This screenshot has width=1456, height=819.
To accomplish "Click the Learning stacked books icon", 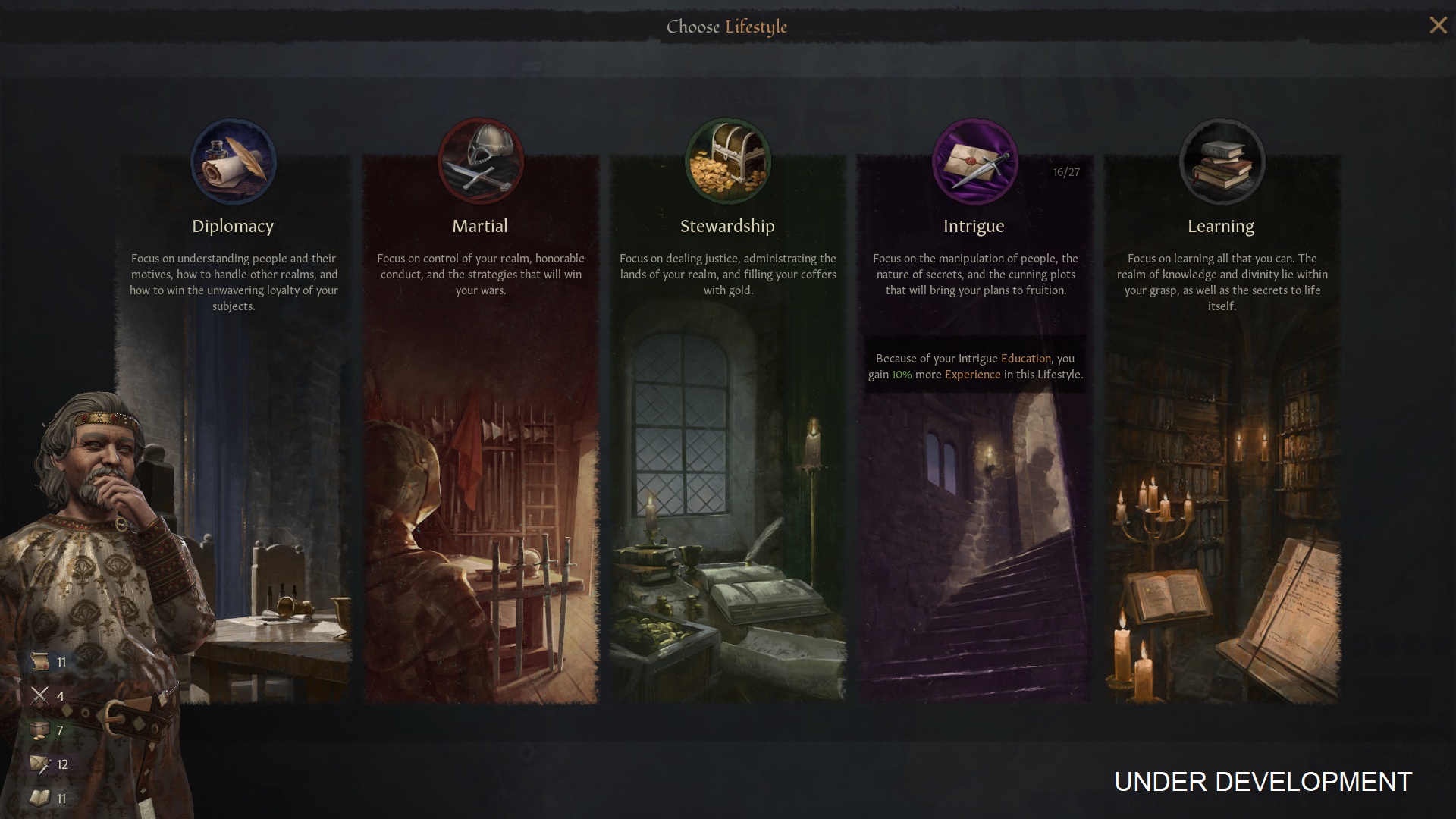I will [1222, 162].
